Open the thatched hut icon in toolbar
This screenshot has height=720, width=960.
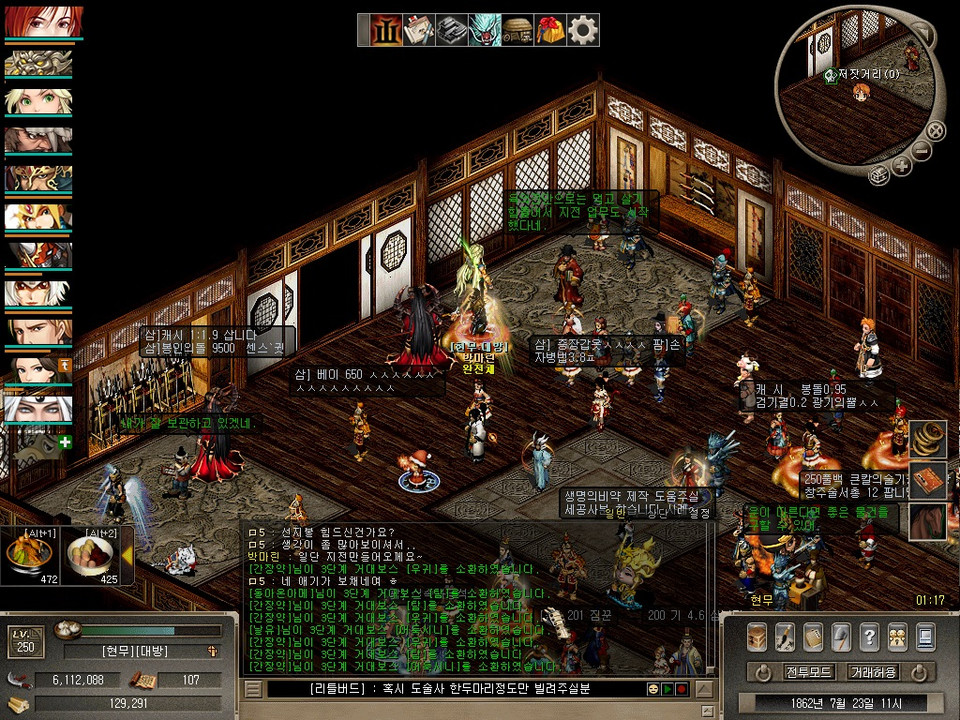coord(516,30)
